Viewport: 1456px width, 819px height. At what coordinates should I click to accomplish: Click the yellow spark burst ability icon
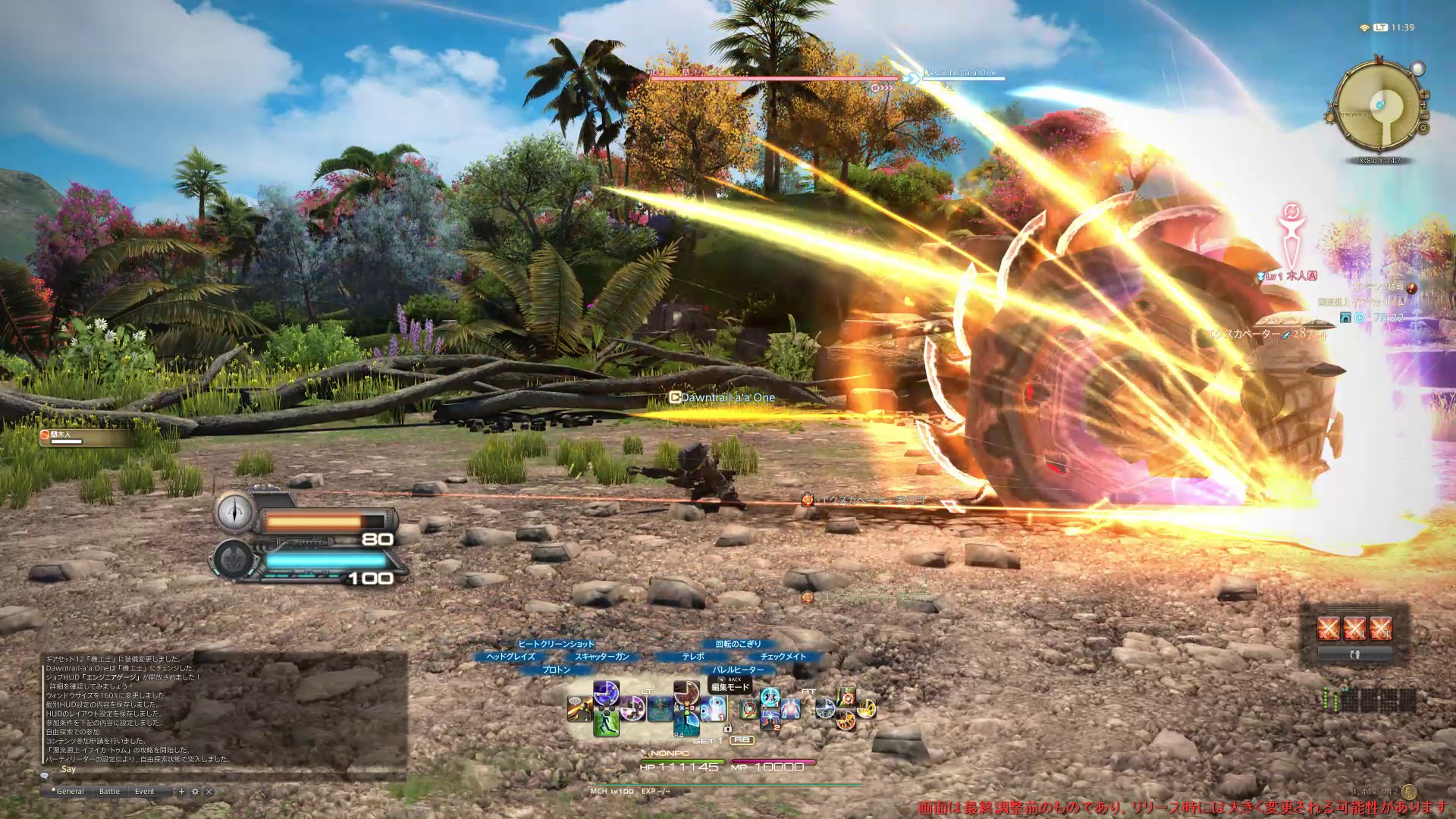click(x=866, y=708)
